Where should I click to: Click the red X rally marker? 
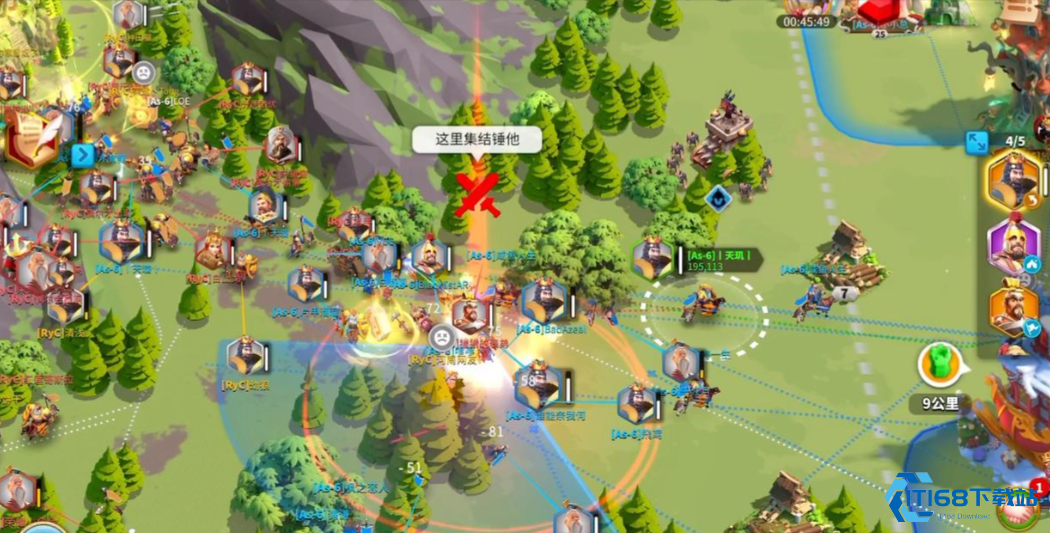pos(478,194)
